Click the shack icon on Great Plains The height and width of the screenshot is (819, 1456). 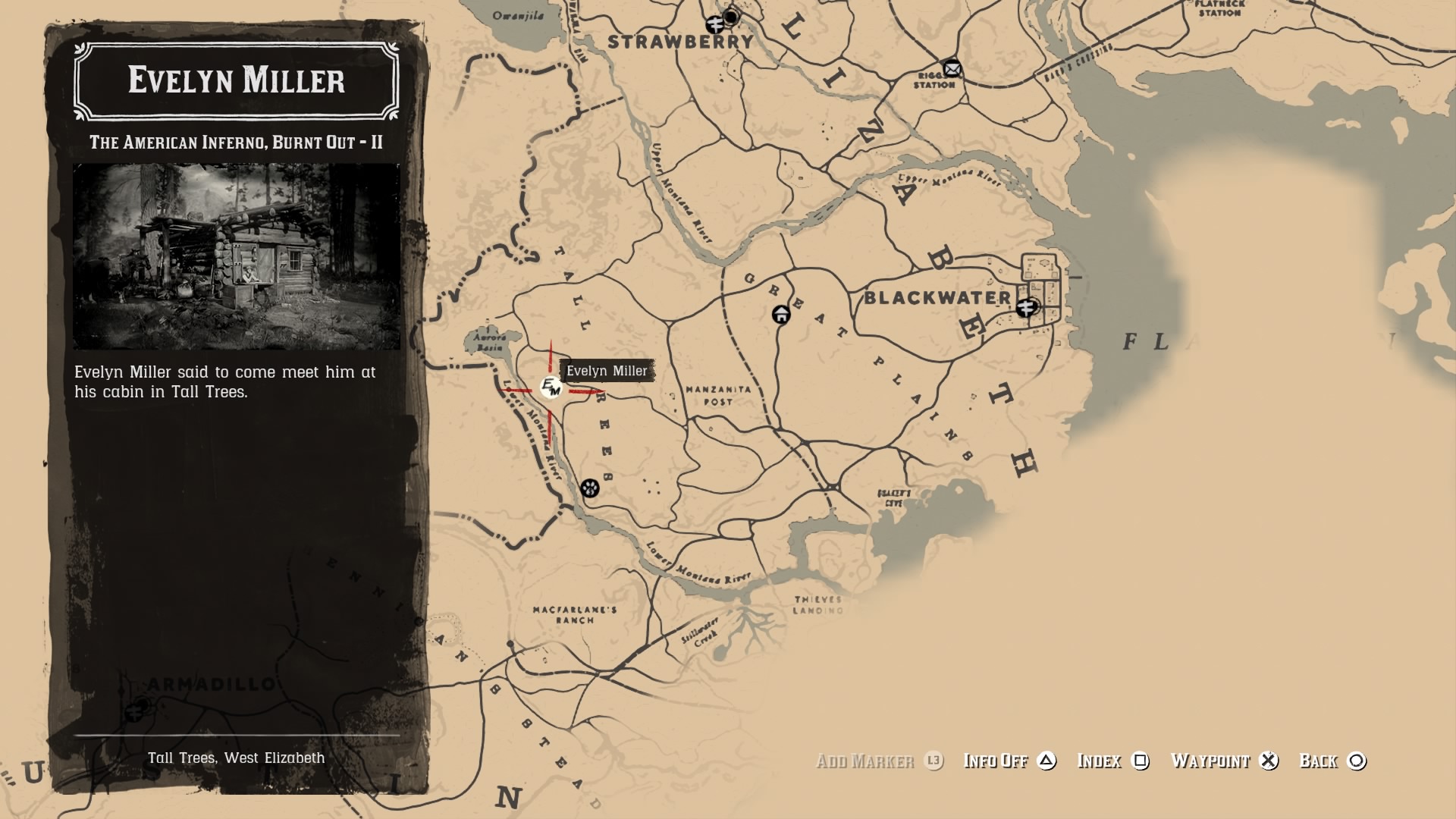click(x=781, y=313)
